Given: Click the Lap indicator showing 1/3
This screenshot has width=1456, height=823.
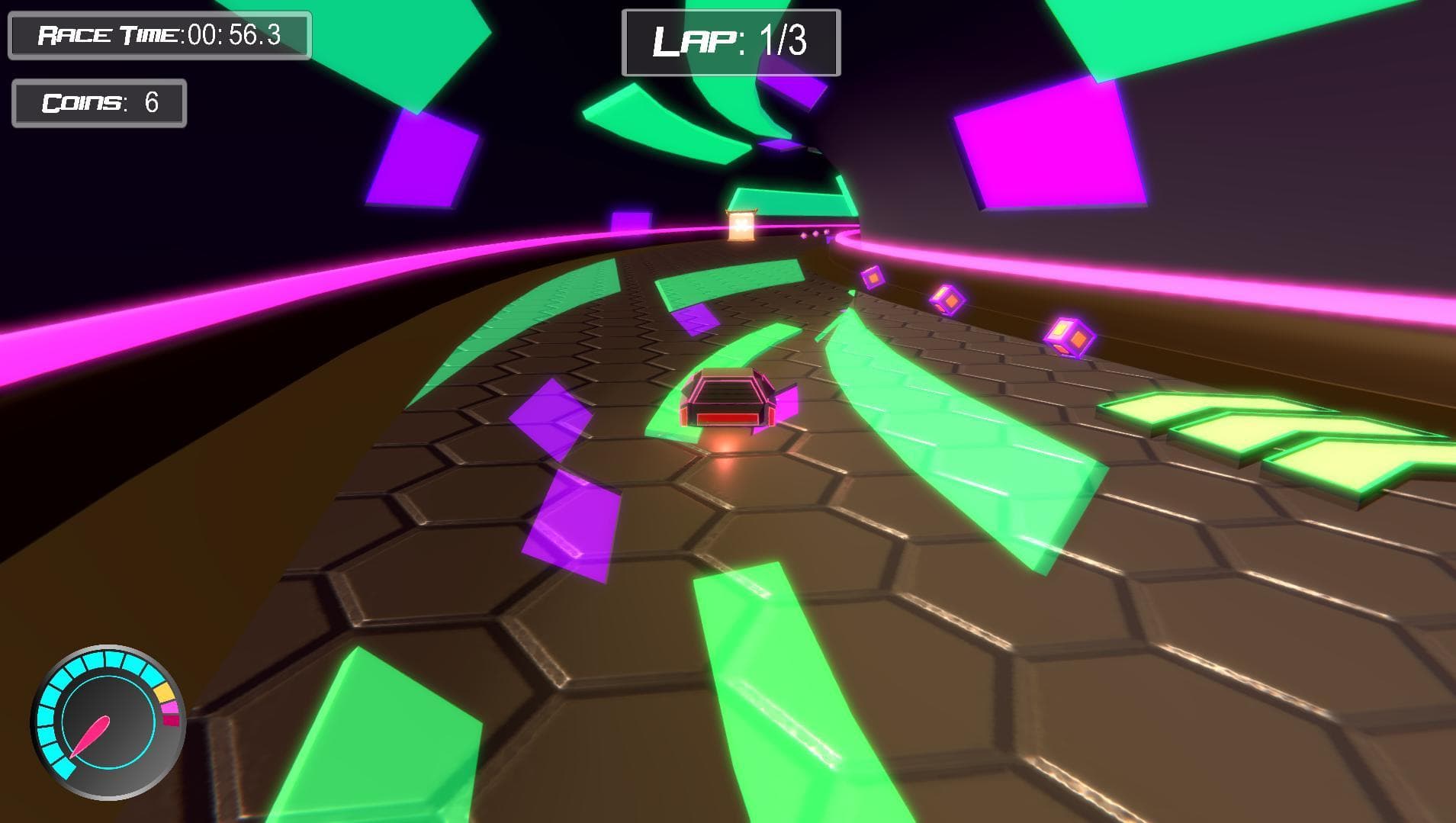Looking at the screenshot, I should click(x=730, y=42).
